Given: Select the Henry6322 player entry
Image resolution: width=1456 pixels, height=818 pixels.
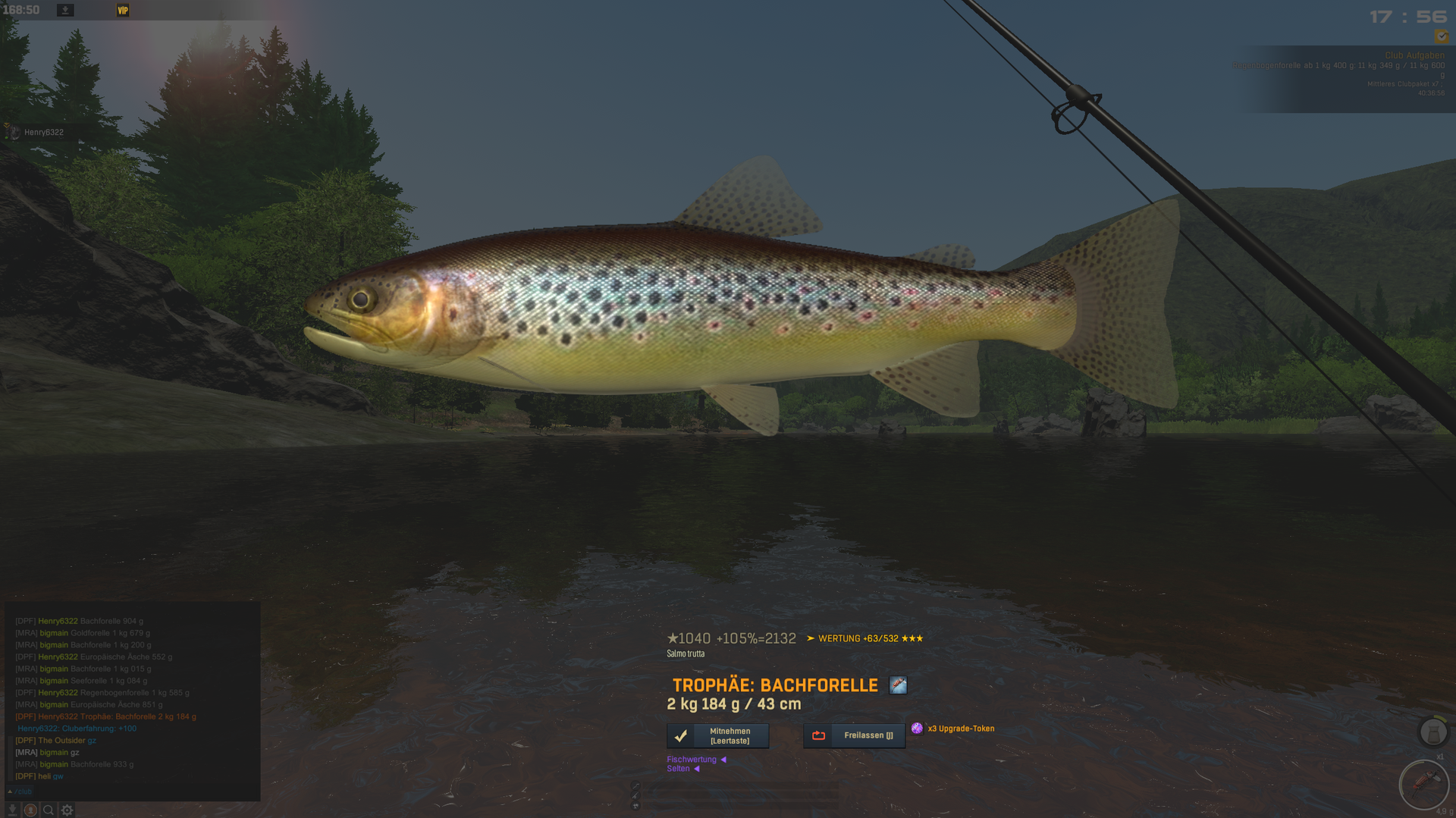Looking at the screenshot, I should point(43,132).
